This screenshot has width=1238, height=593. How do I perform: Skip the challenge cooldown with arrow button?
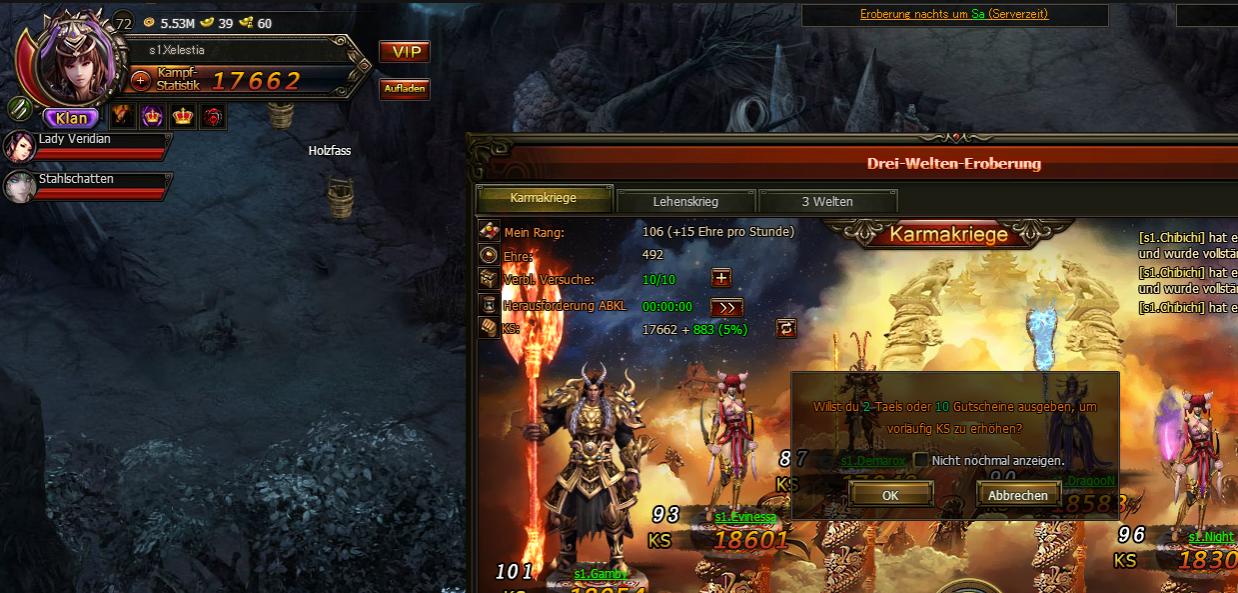click(726, 307)
